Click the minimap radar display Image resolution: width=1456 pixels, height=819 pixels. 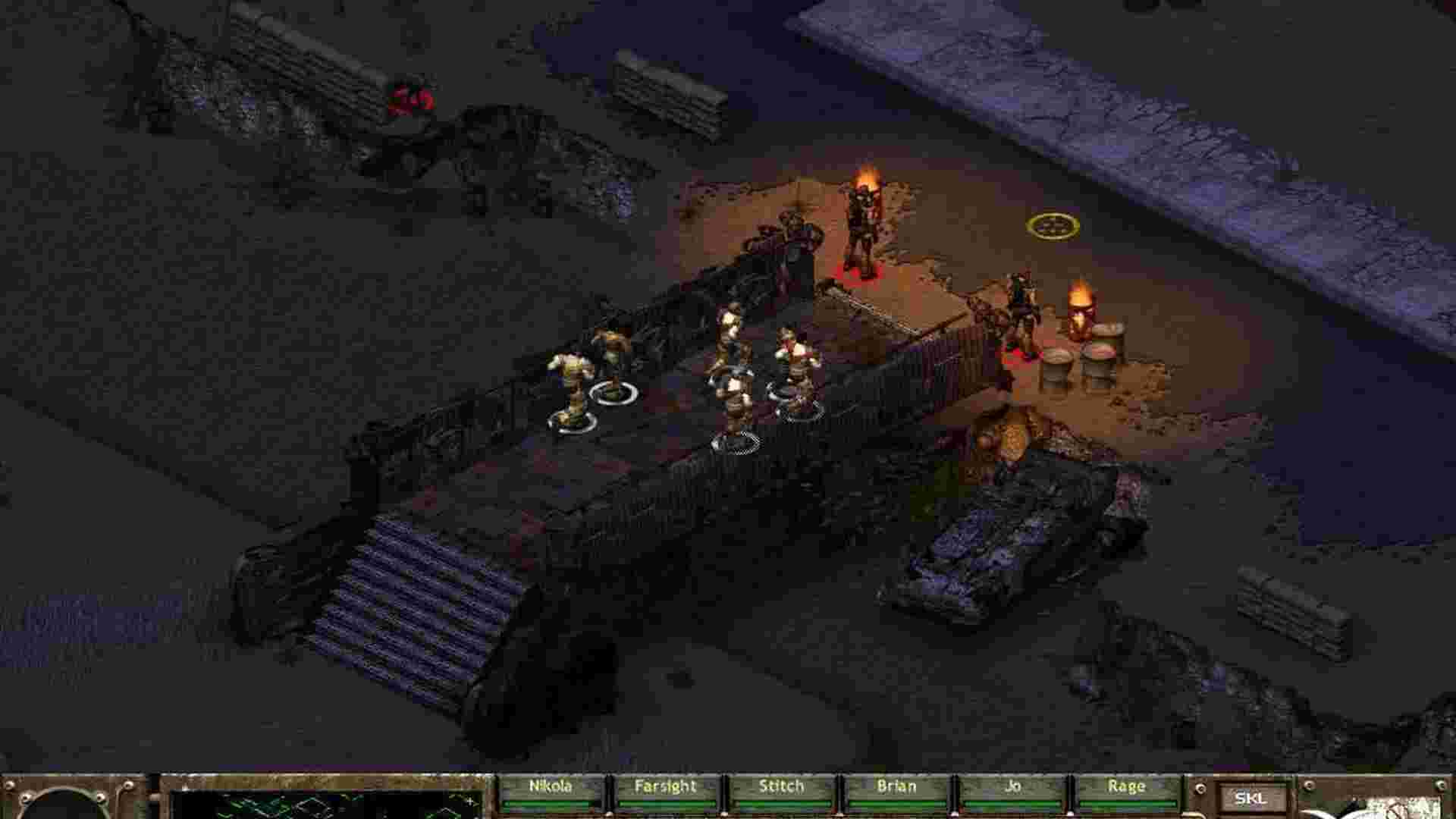[318, 804]
